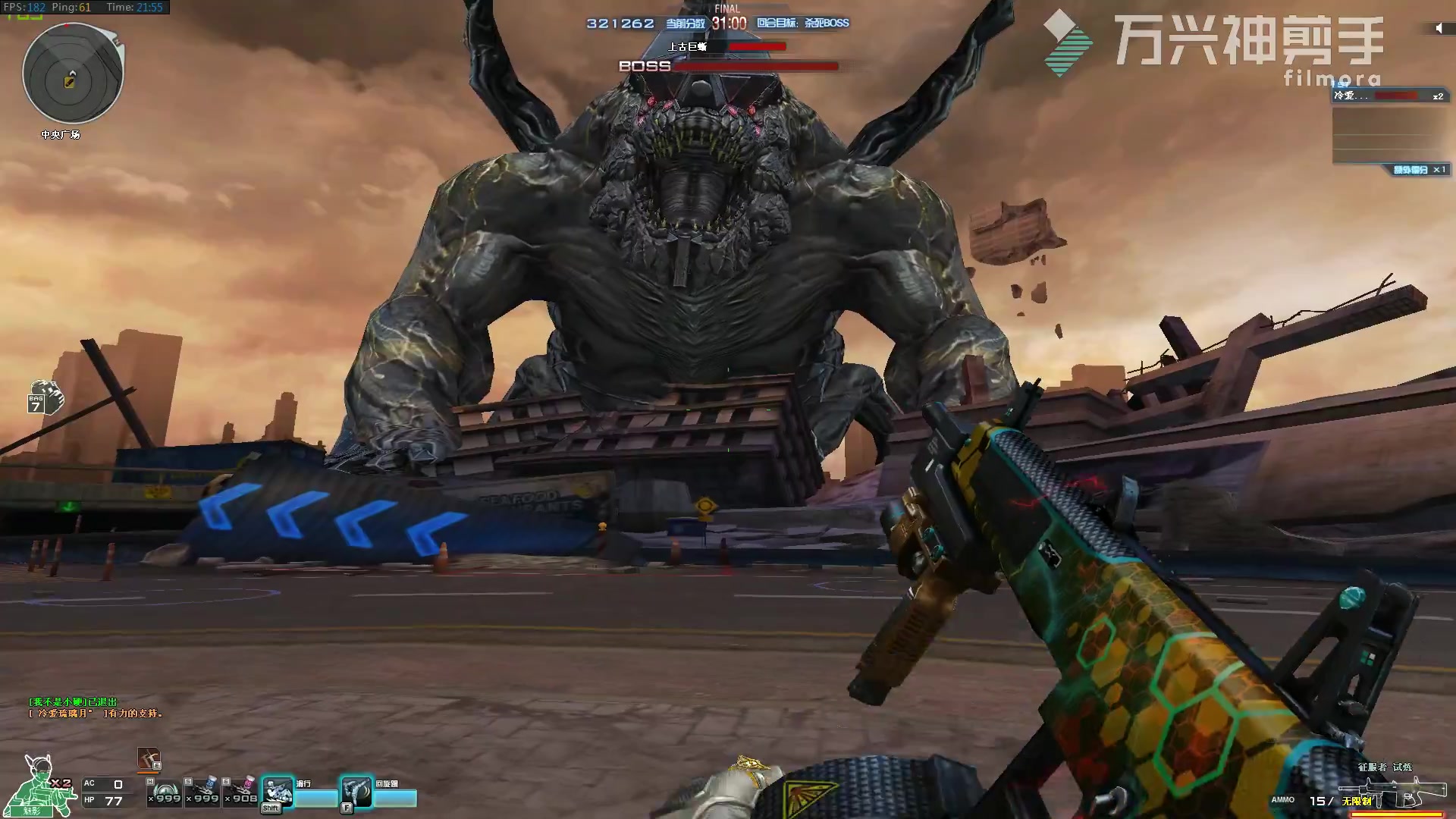Image resolution: width=1456 pixels, height=819 pixels.
Task: Toggle the speaker sound icon
Action: (1439, 29)
